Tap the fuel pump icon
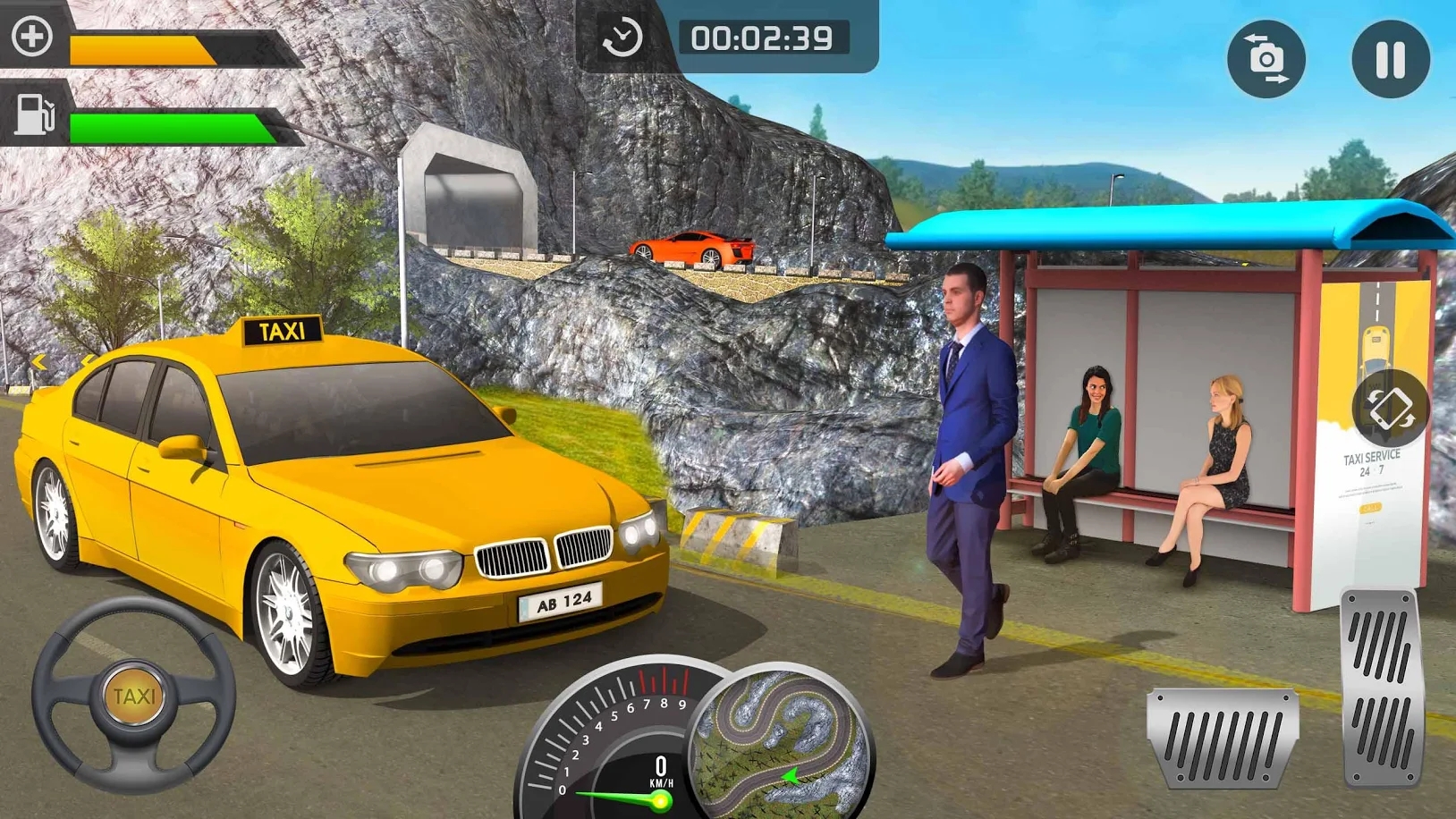The width and height of the screenshot is (1456, 819). pos(35,114)
